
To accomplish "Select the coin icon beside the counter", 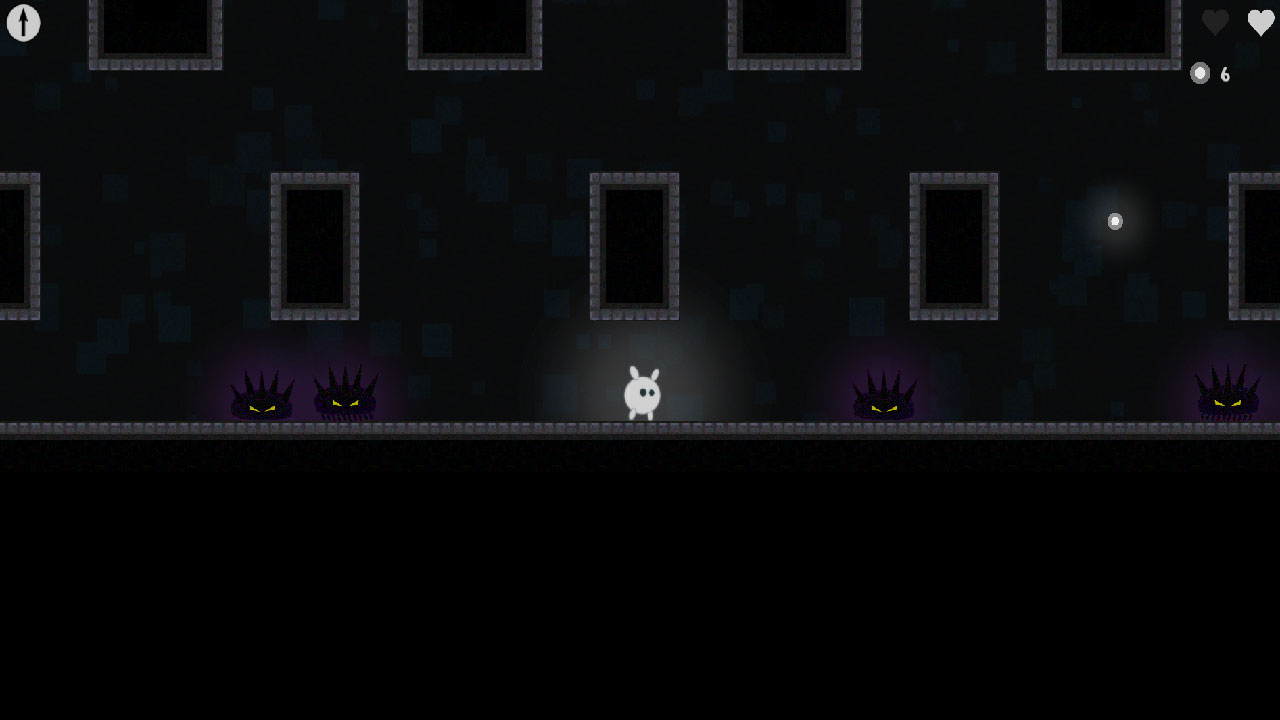I will [1200, 73].
